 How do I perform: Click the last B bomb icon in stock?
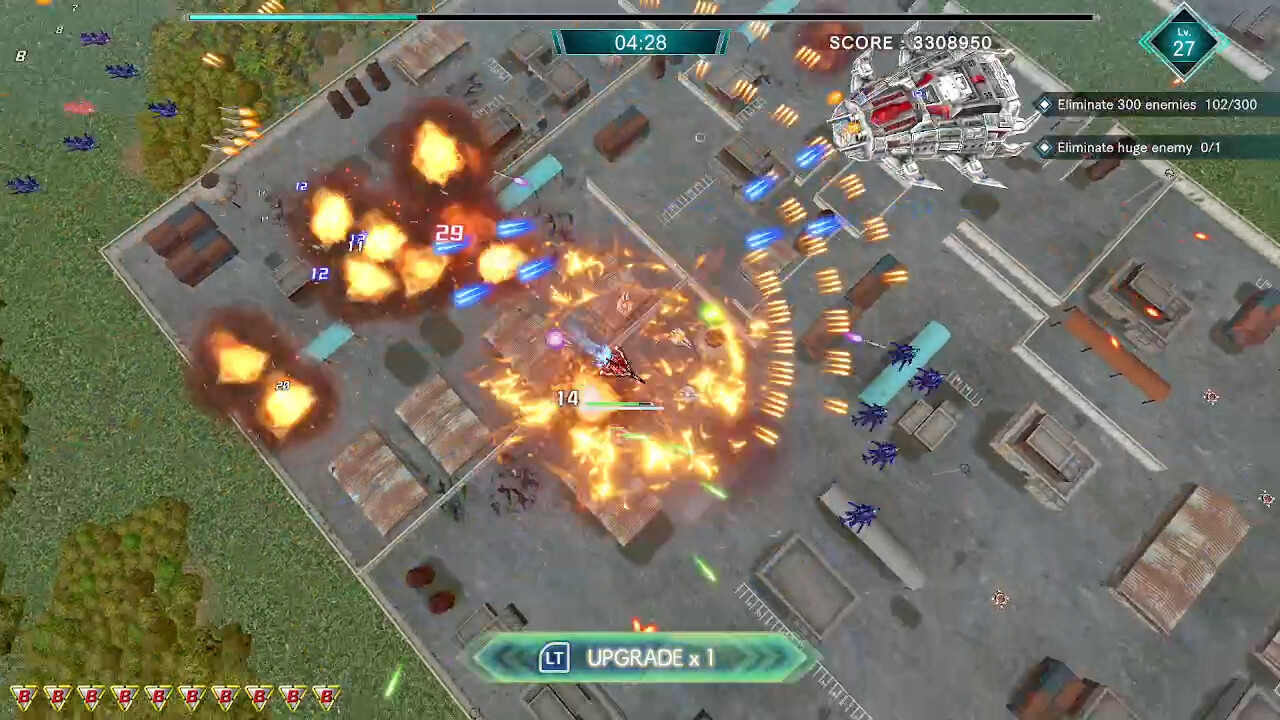325,697
